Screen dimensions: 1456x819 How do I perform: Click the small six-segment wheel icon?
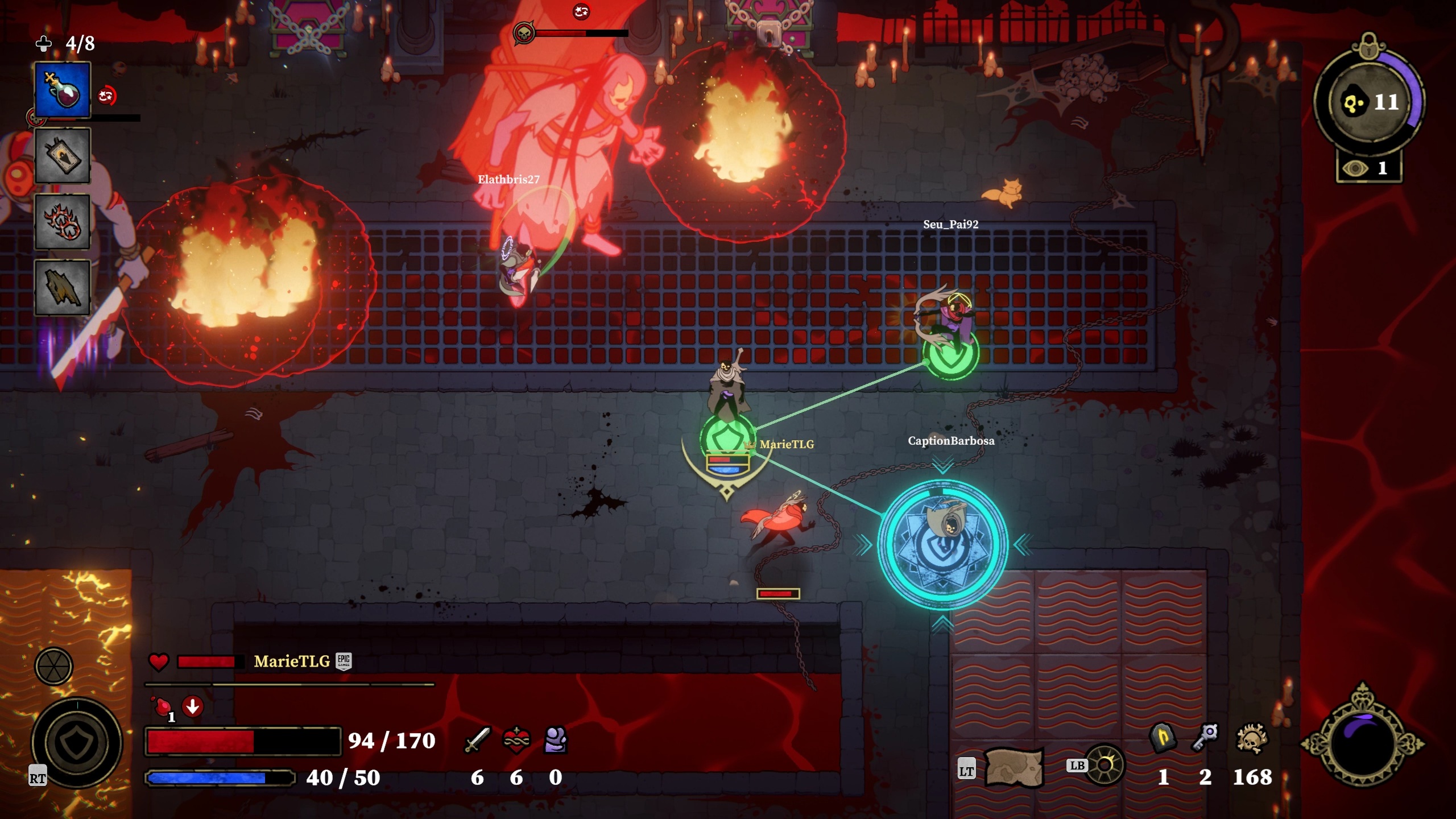(53, 666)
